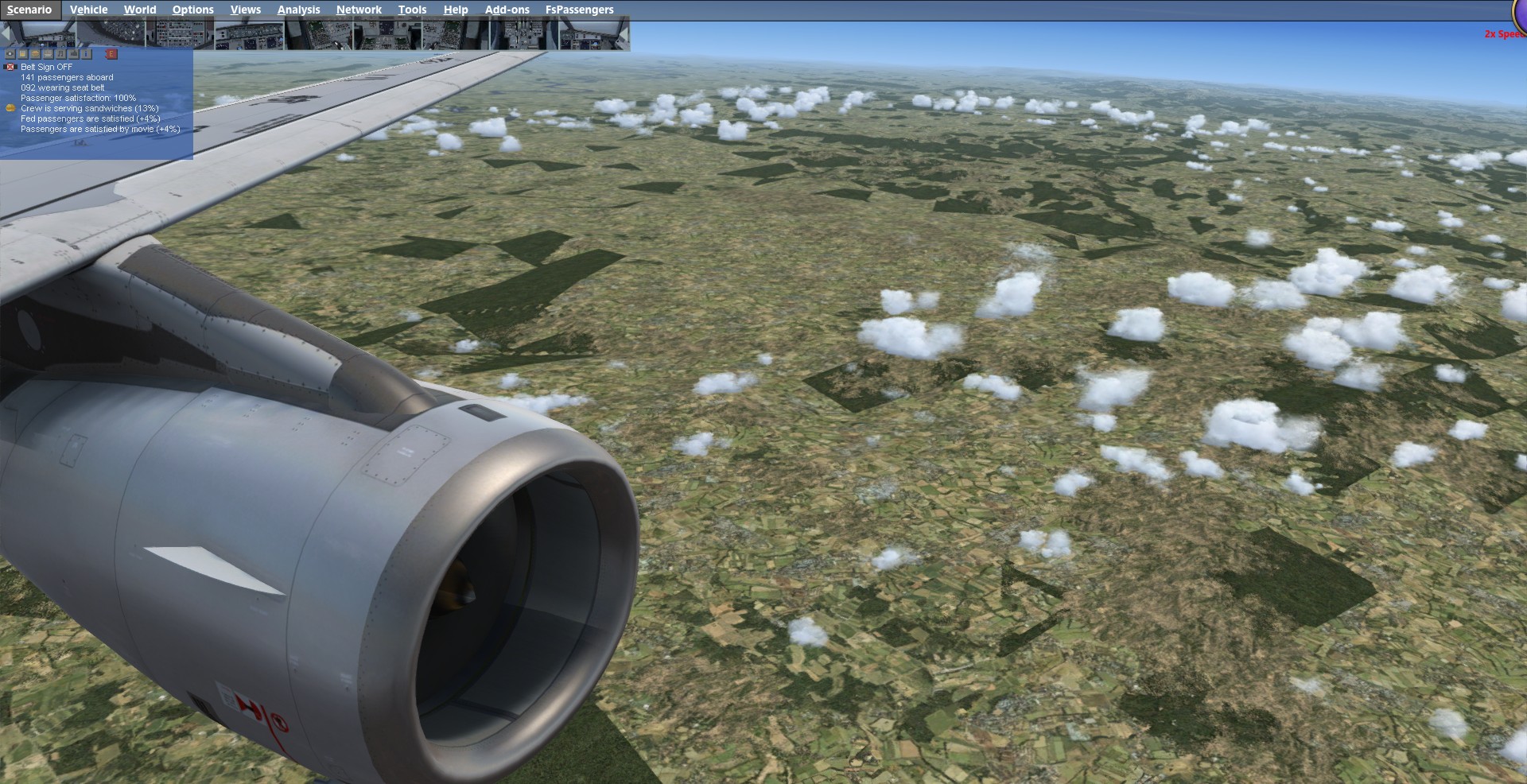Click the info 'i' icon in FsPassengers panel
The height and width of the screenshot is (784, 1527).
[86, 54]
